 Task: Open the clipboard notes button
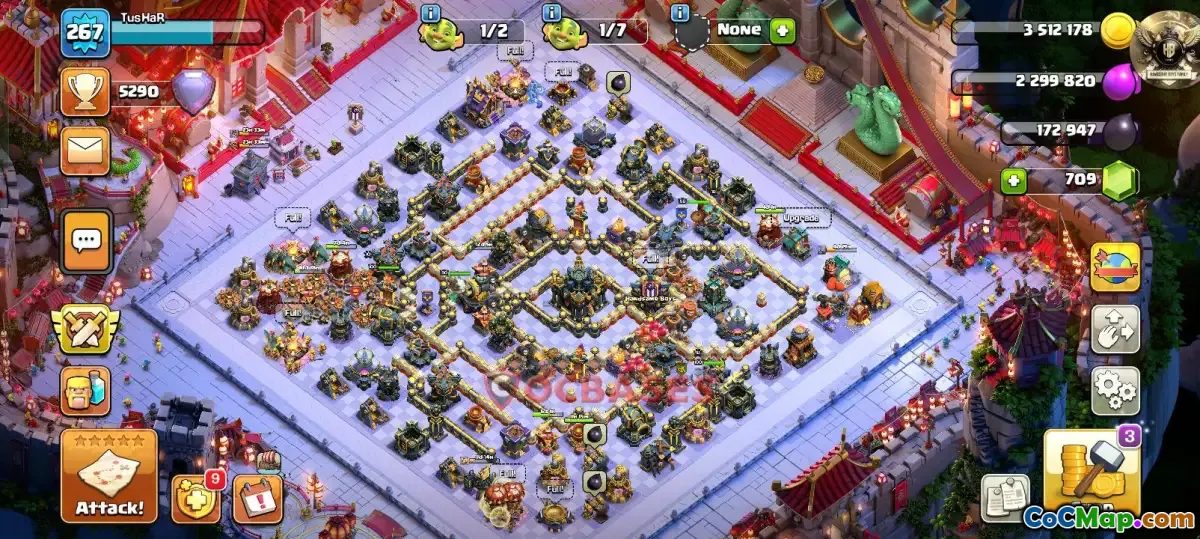pos(1005,497)
